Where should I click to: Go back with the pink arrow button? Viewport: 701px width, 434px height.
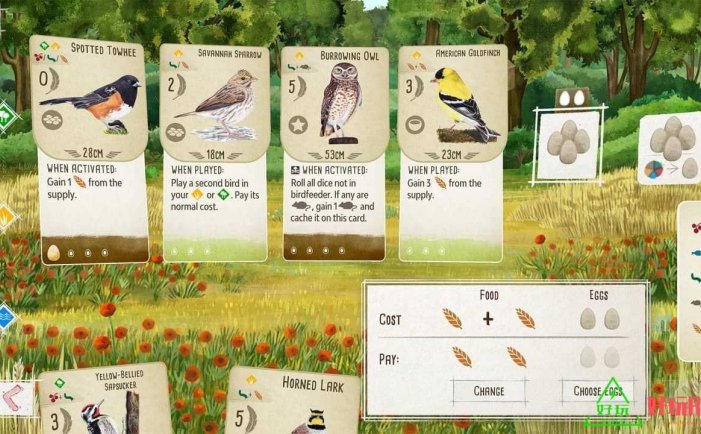14,397
